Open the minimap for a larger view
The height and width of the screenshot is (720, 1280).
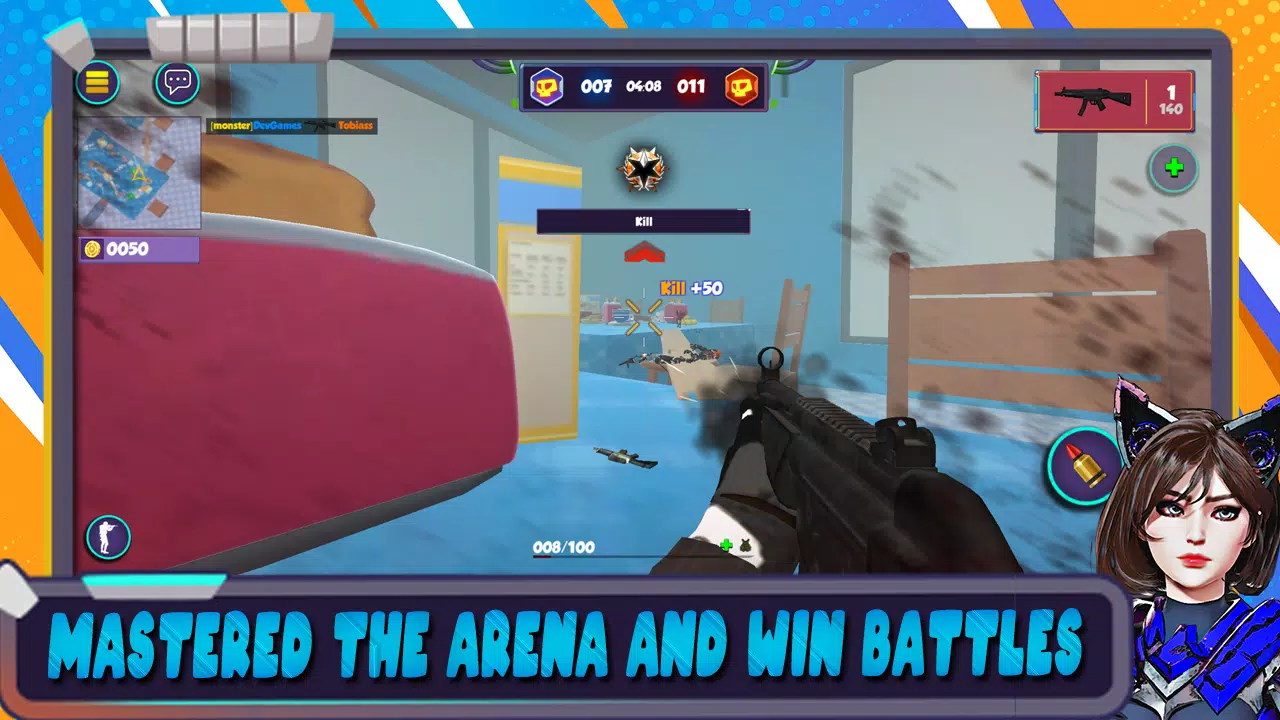139,172
